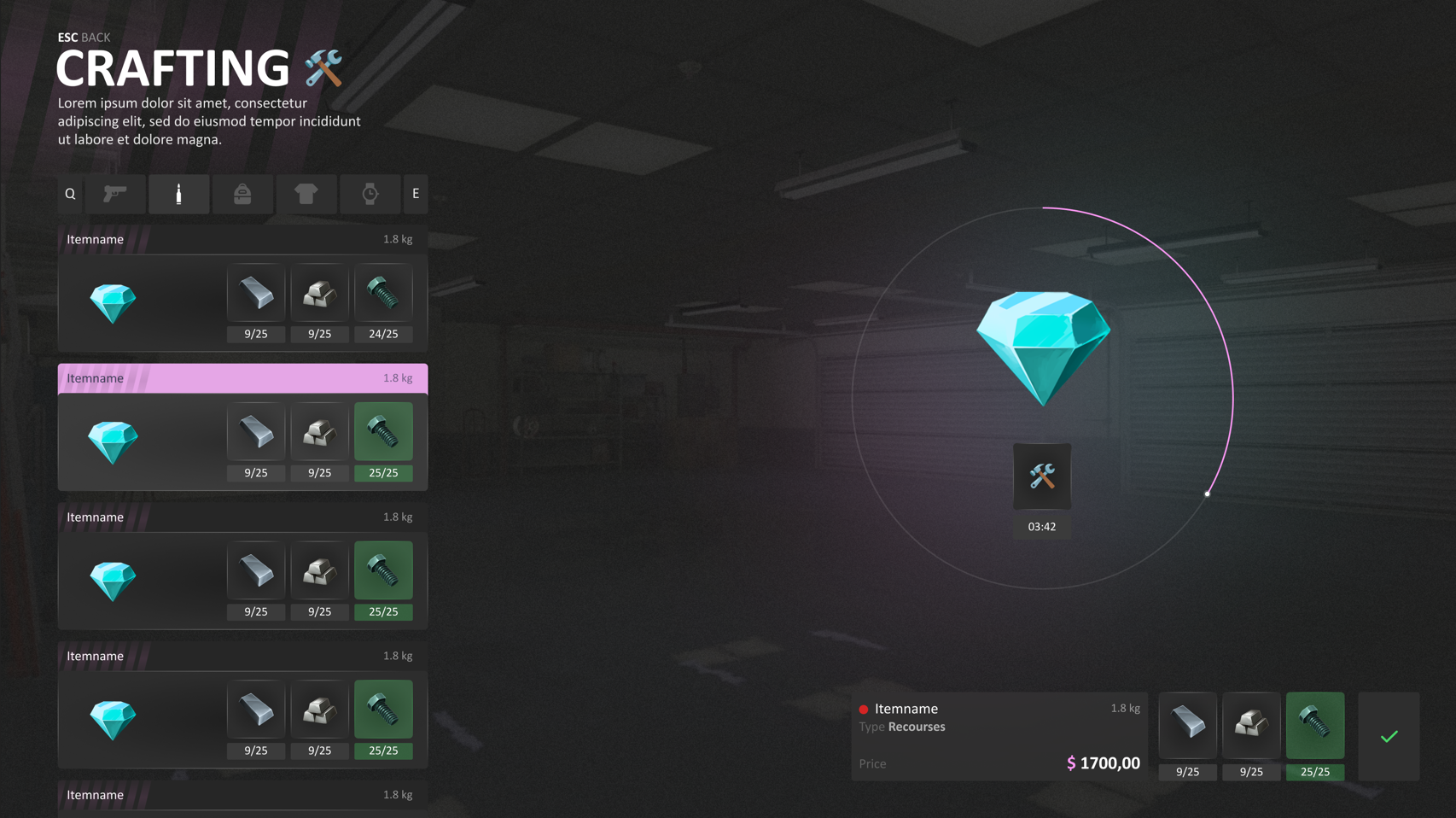Select the pistol weapons category icon
1456x818 pixels.
point(115,194)
